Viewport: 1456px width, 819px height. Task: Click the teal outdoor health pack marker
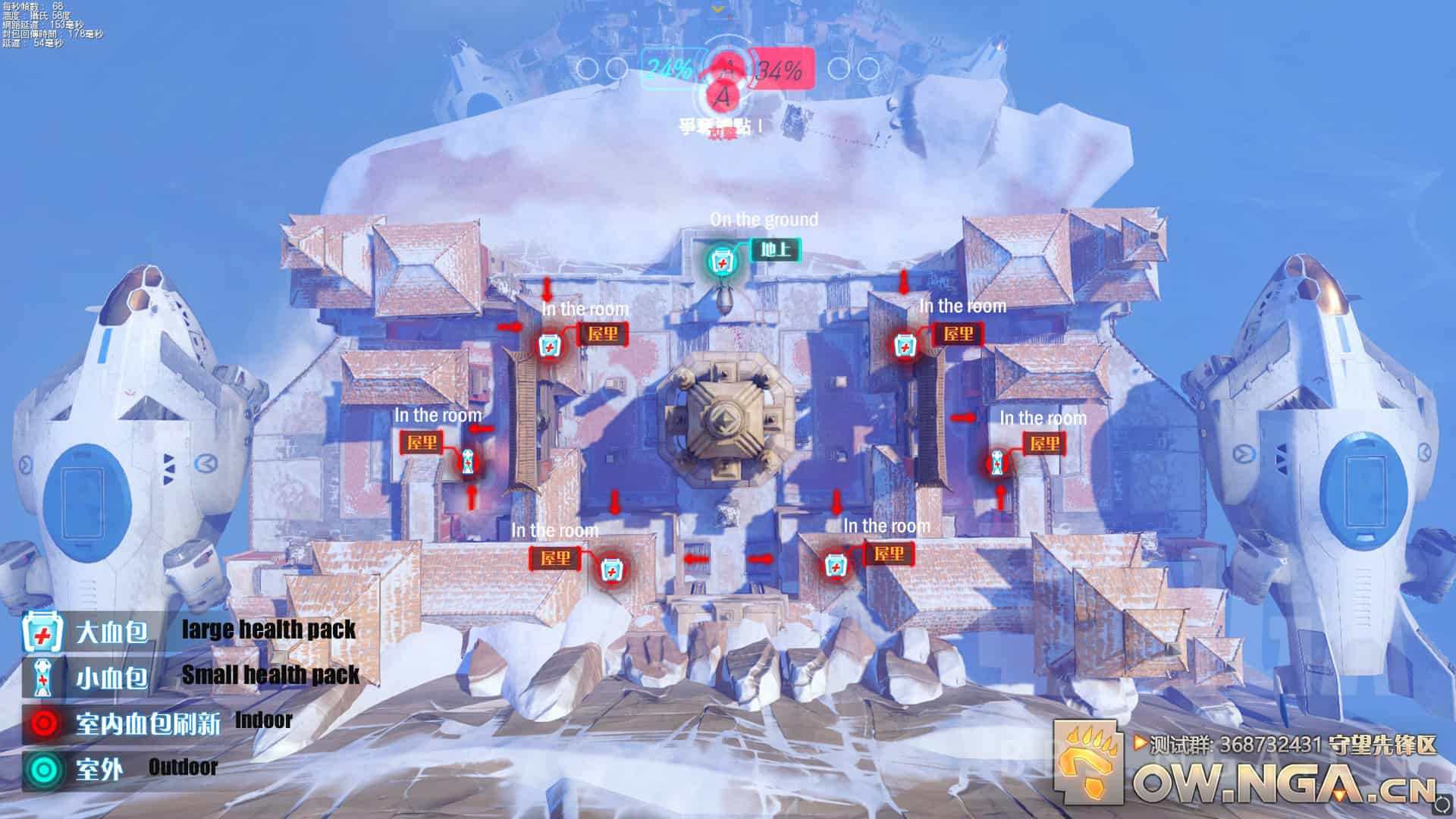pyautogui.click(x=722, y=262)
